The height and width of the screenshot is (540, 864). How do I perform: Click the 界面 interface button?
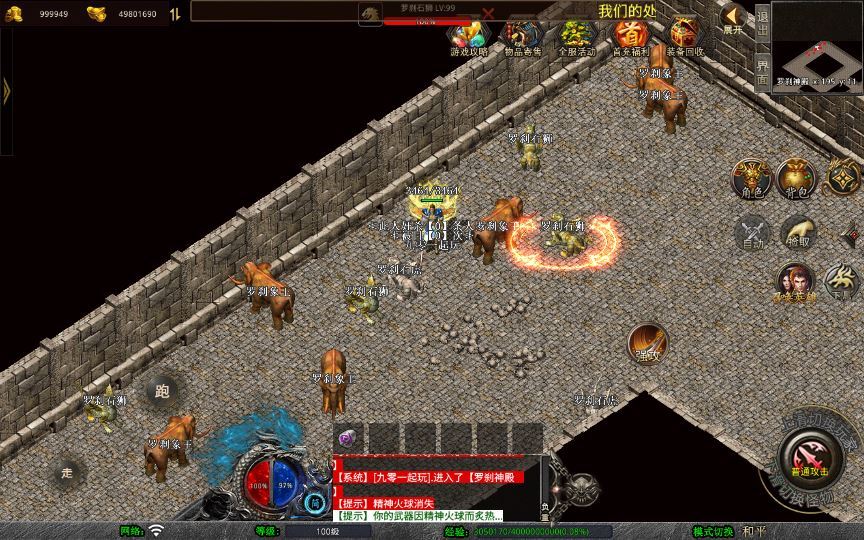[762, 70]
